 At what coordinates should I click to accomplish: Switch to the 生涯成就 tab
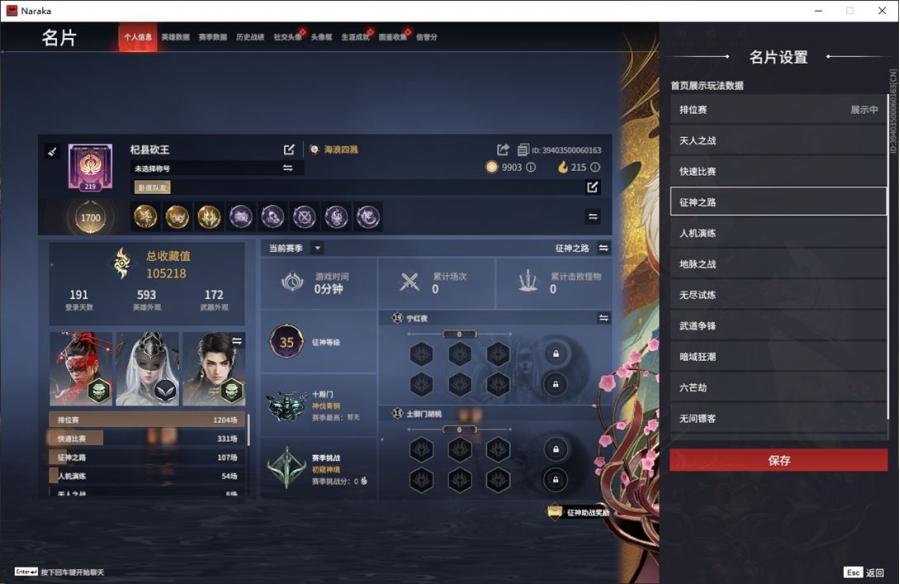point(355,37)
